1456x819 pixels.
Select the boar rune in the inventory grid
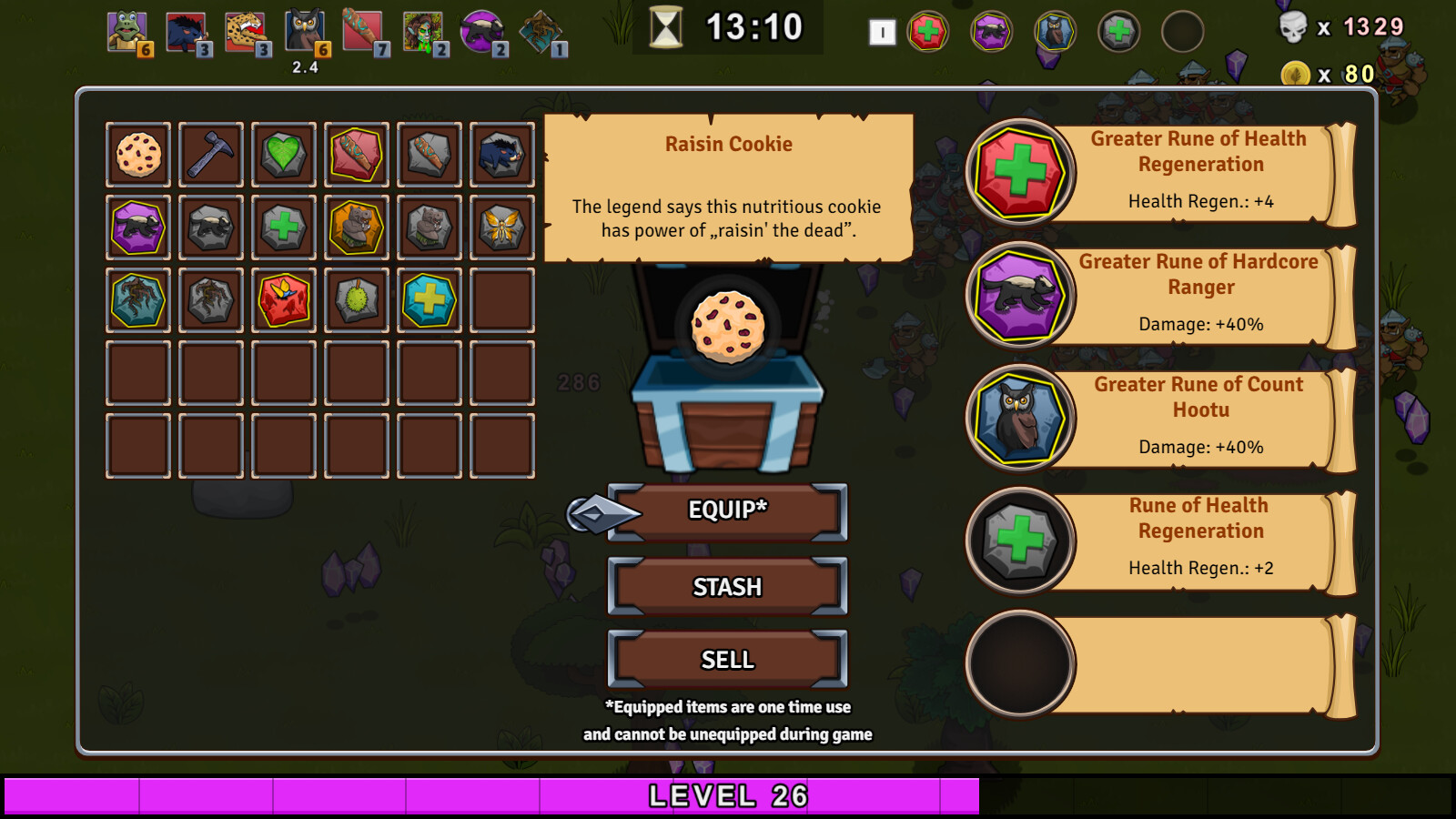click(x=501, y=154)
